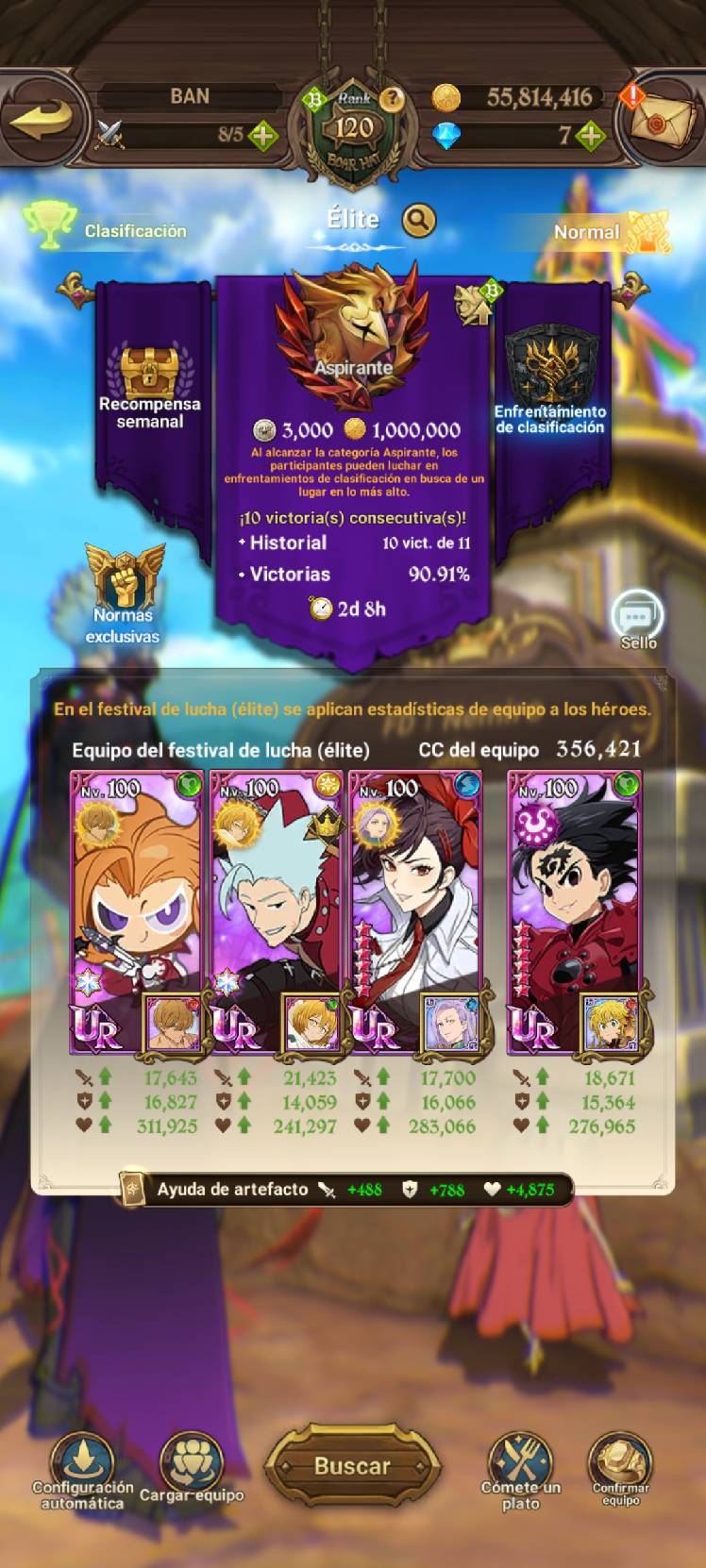The width and height of the screenshot is (706, 1568).
Task: Select the orange-haired cookie hero card
Action: click(x=138, y=910)
